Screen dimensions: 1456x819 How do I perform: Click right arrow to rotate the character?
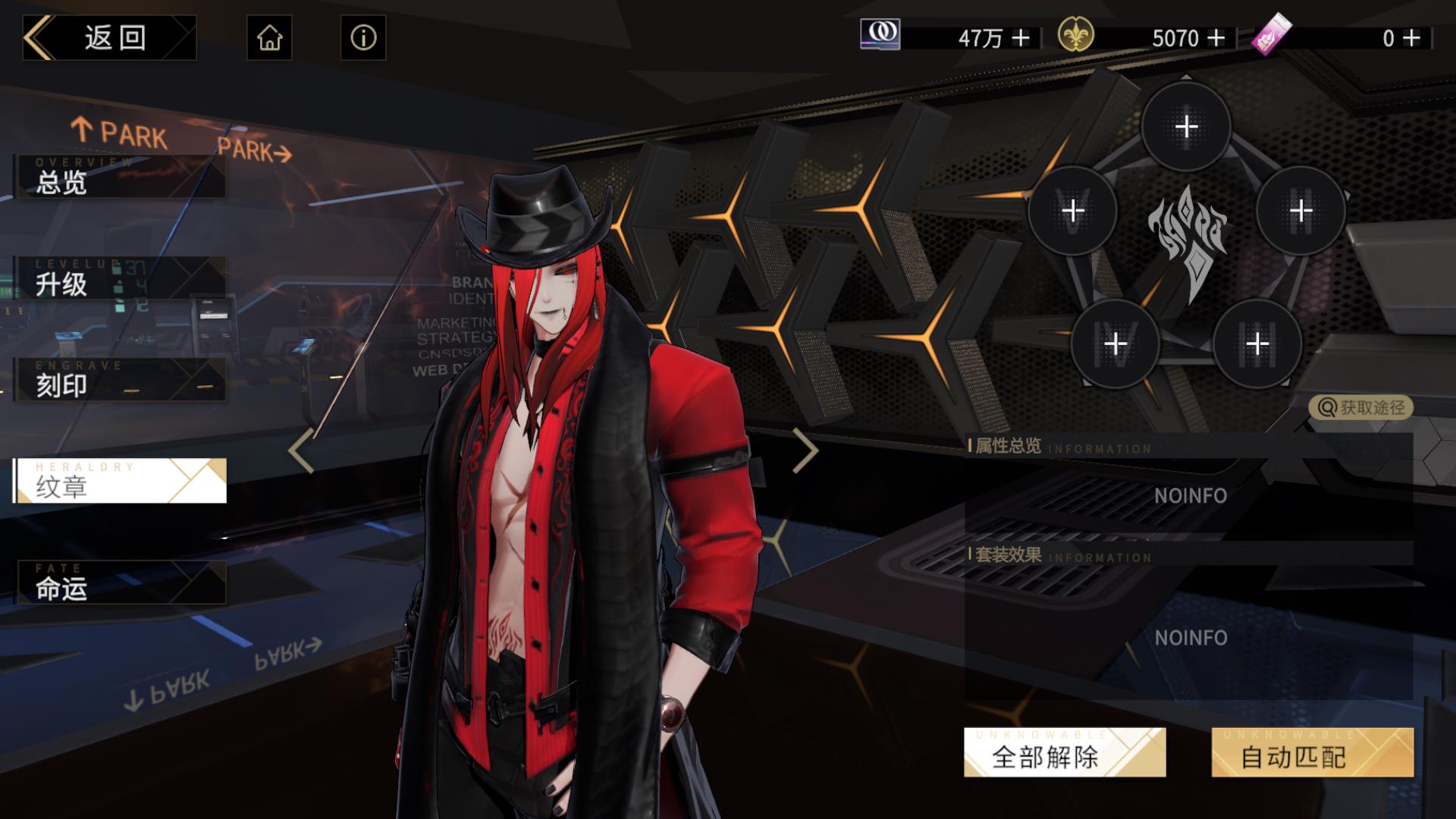[x=805, y=450]
